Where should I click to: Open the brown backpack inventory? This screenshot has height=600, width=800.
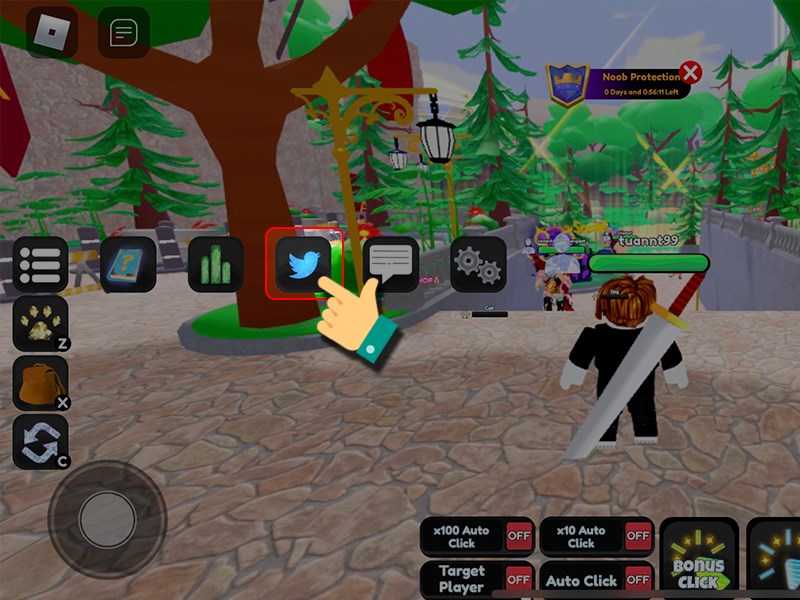point(40,383)
